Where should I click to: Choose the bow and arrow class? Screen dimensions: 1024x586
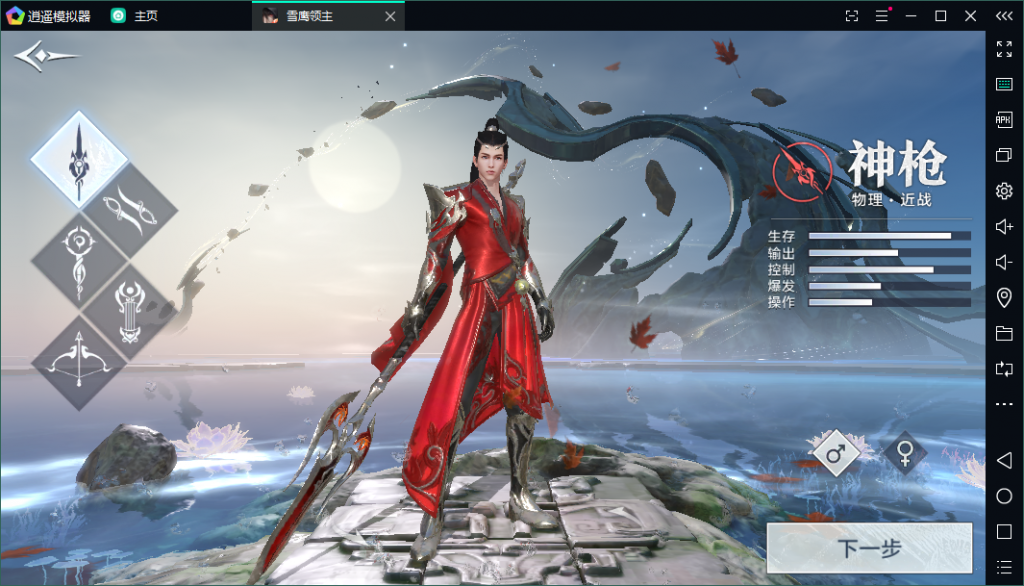pyautogui.click(x=79, y=362)
